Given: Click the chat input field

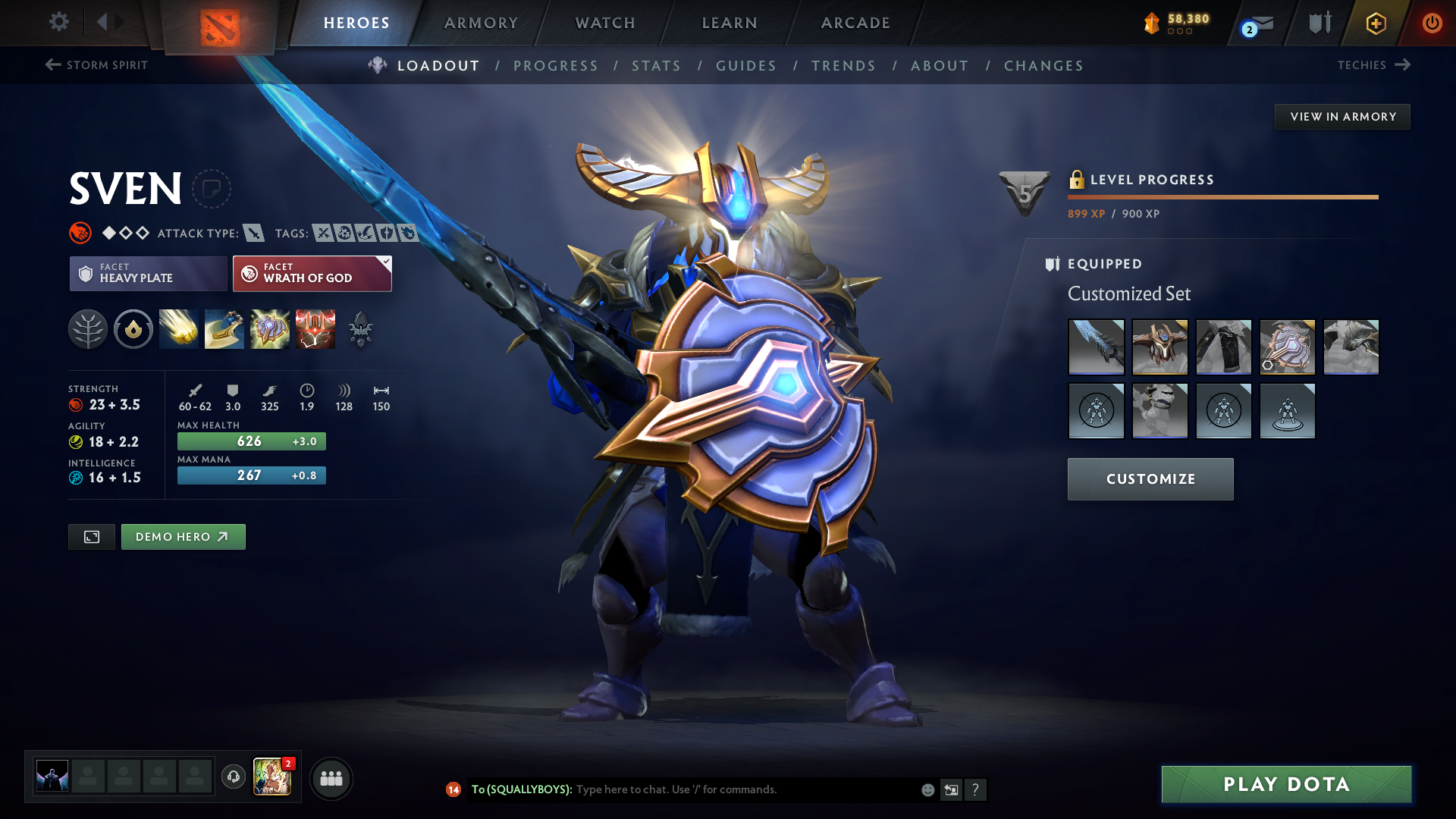Looking at the screenshot, I should click(x=720, y=789).
